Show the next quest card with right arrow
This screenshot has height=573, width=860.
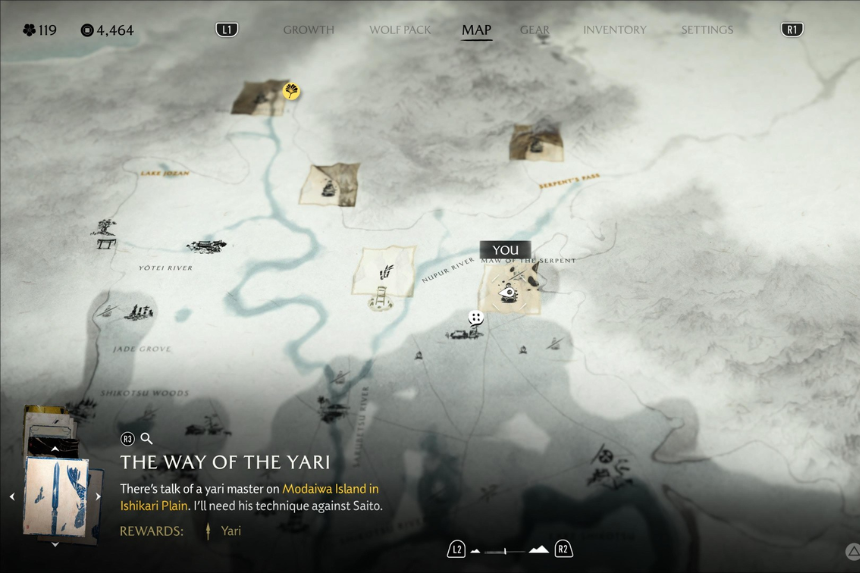[x=98, y=496]
